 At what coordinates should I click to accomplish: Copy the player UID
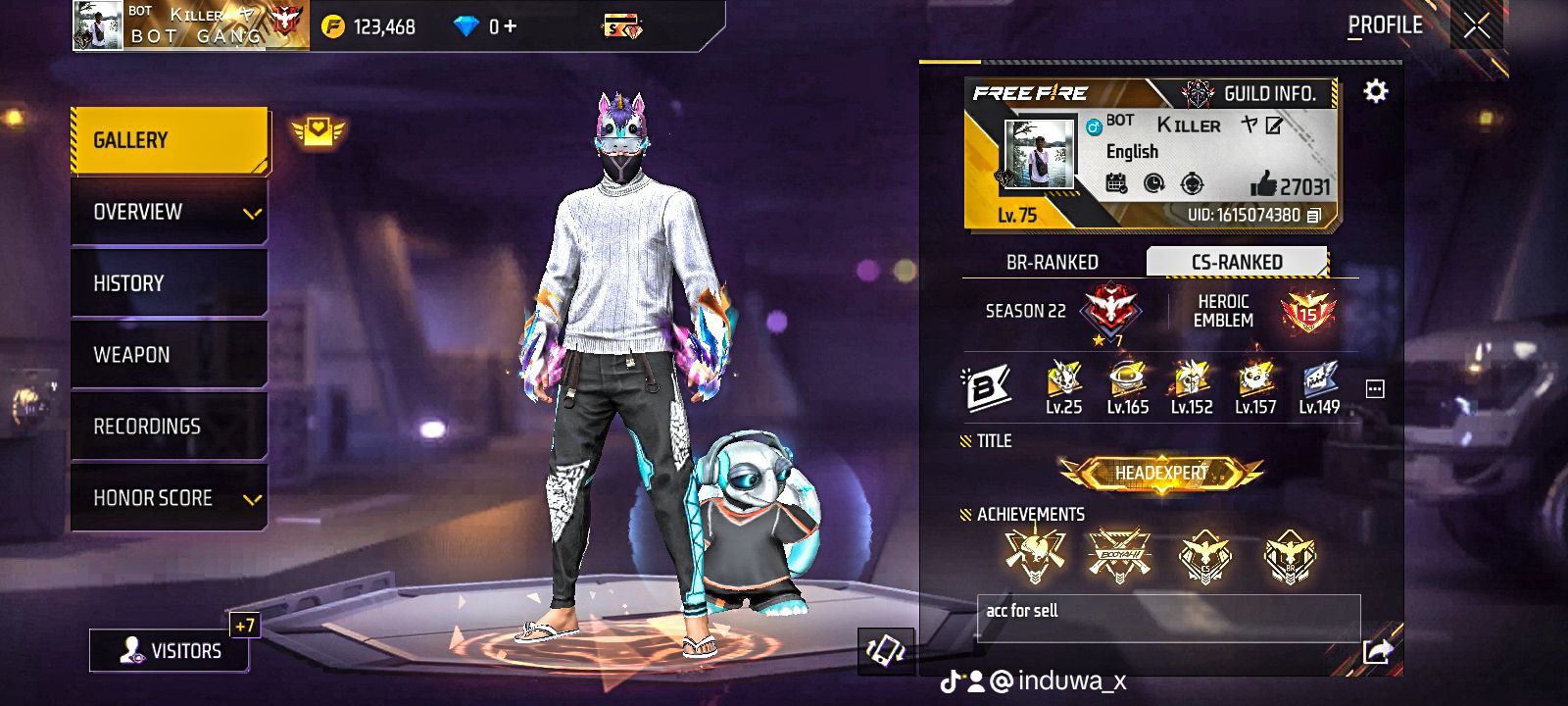coord(1314,215)
